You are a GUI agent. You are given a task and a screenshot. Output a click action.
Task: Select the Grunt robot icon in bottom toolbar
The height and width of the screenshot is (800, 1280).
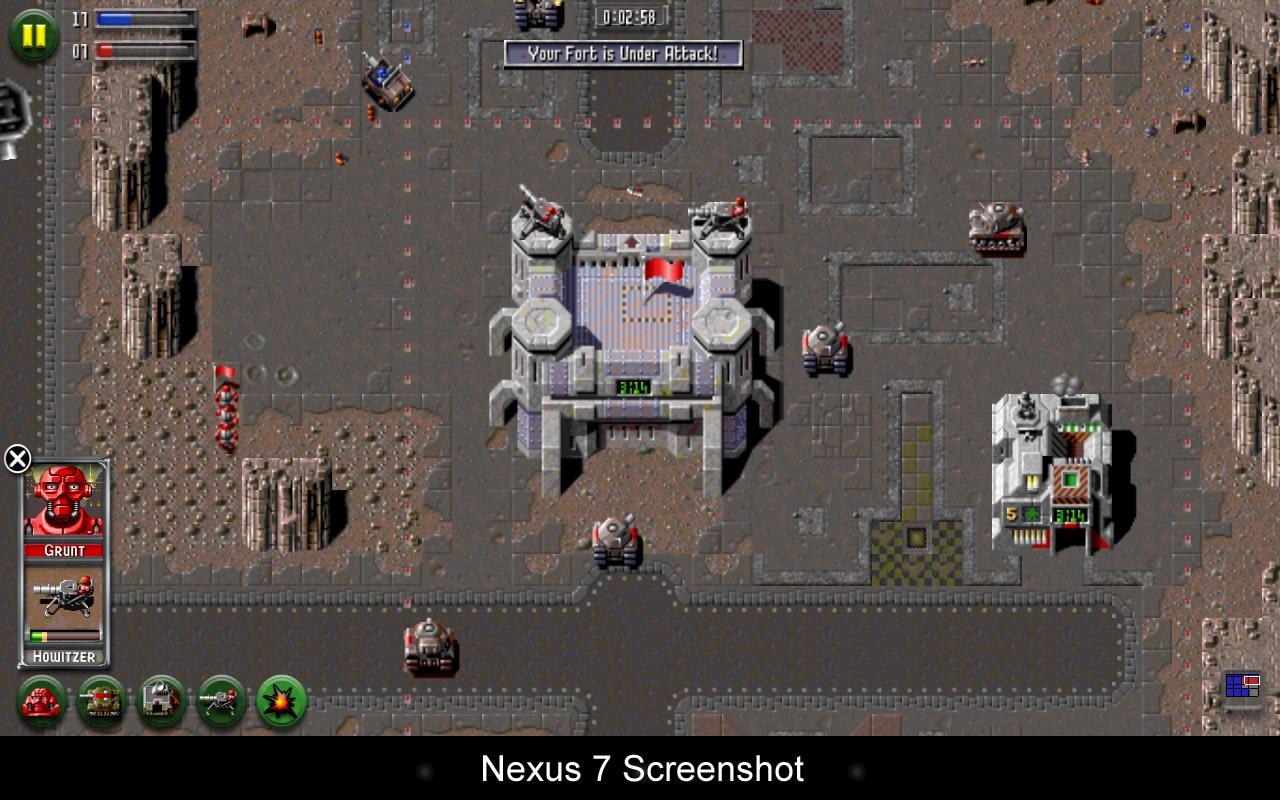click(x=41, y=703)
